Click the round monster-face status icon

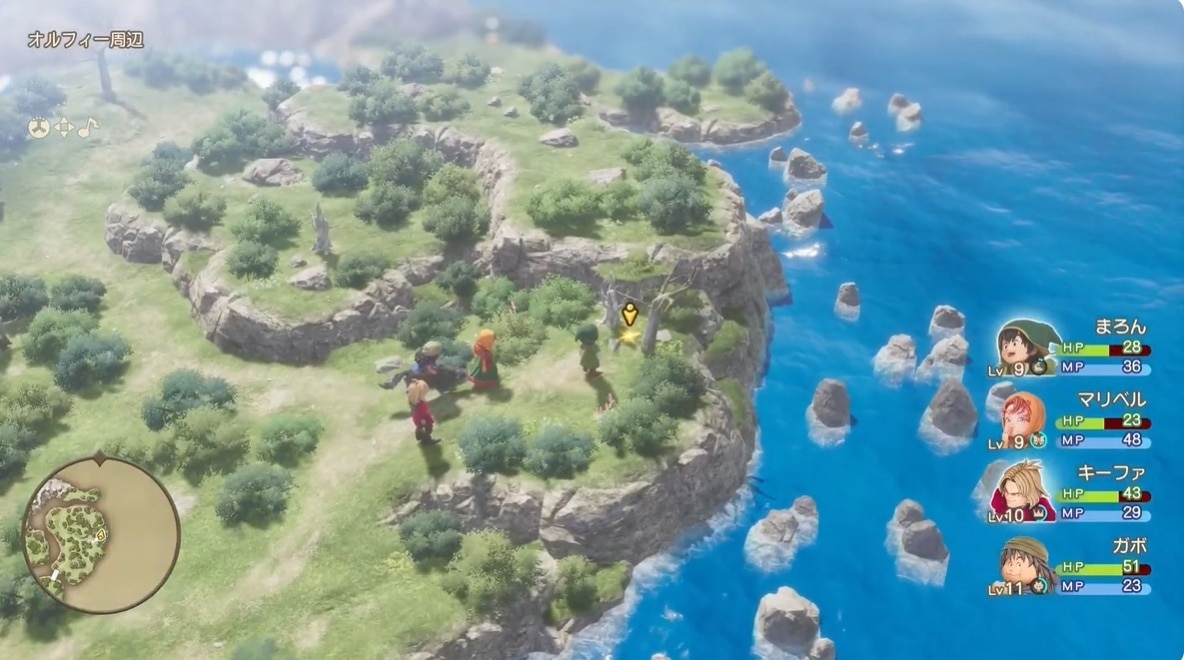click(38, 128)
